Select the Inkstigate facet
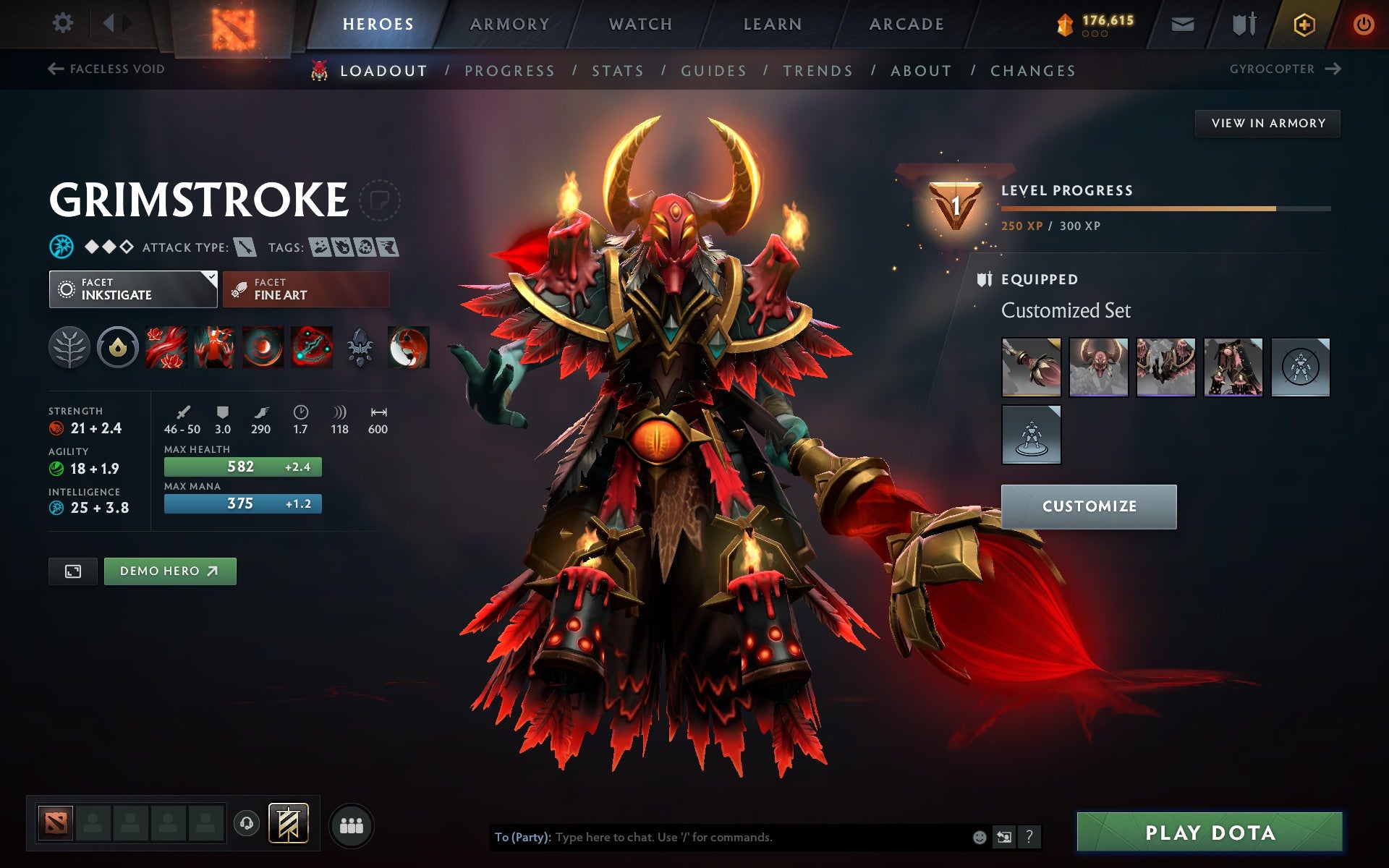 [132, 289]
